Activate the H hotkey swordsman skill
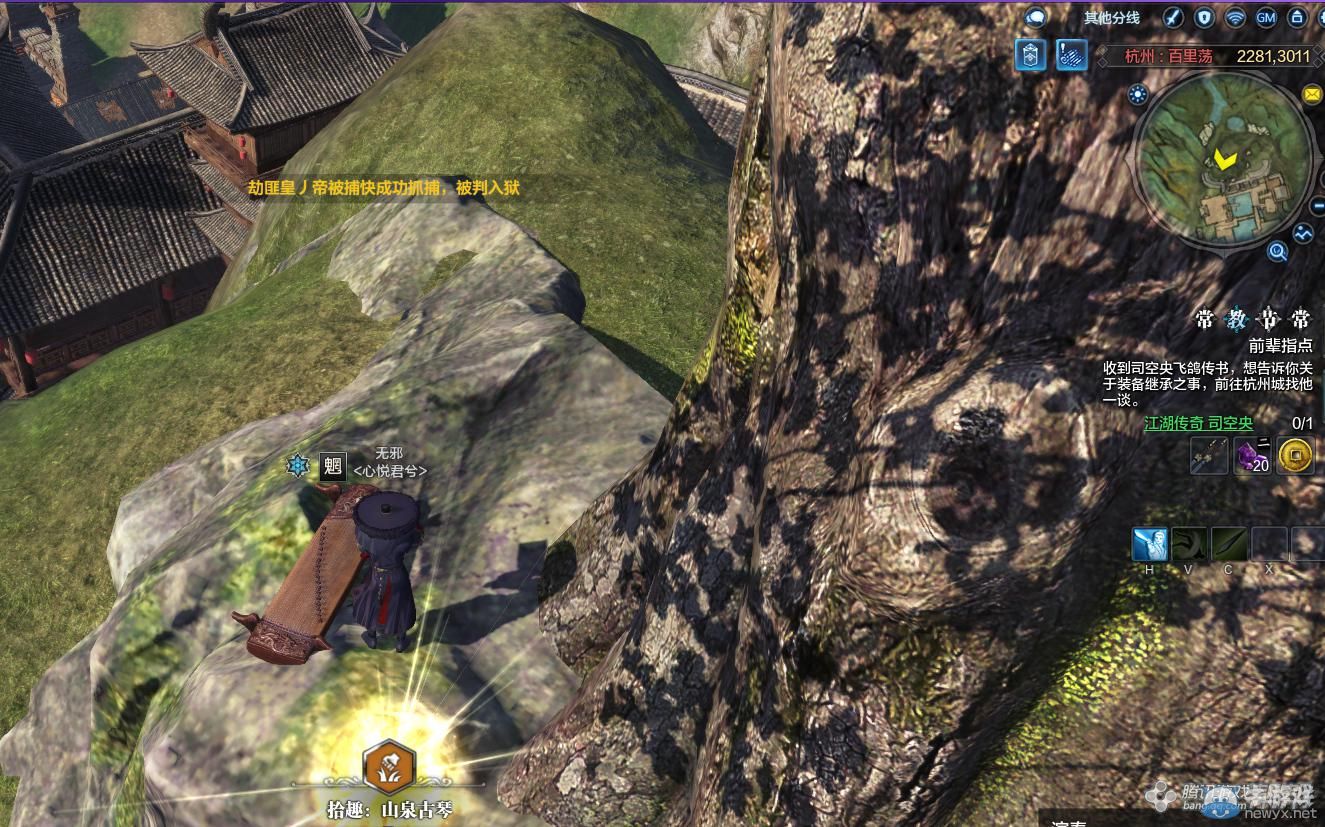The width and height of the screenshot is (1325, 827). (x=1150, y=544)
